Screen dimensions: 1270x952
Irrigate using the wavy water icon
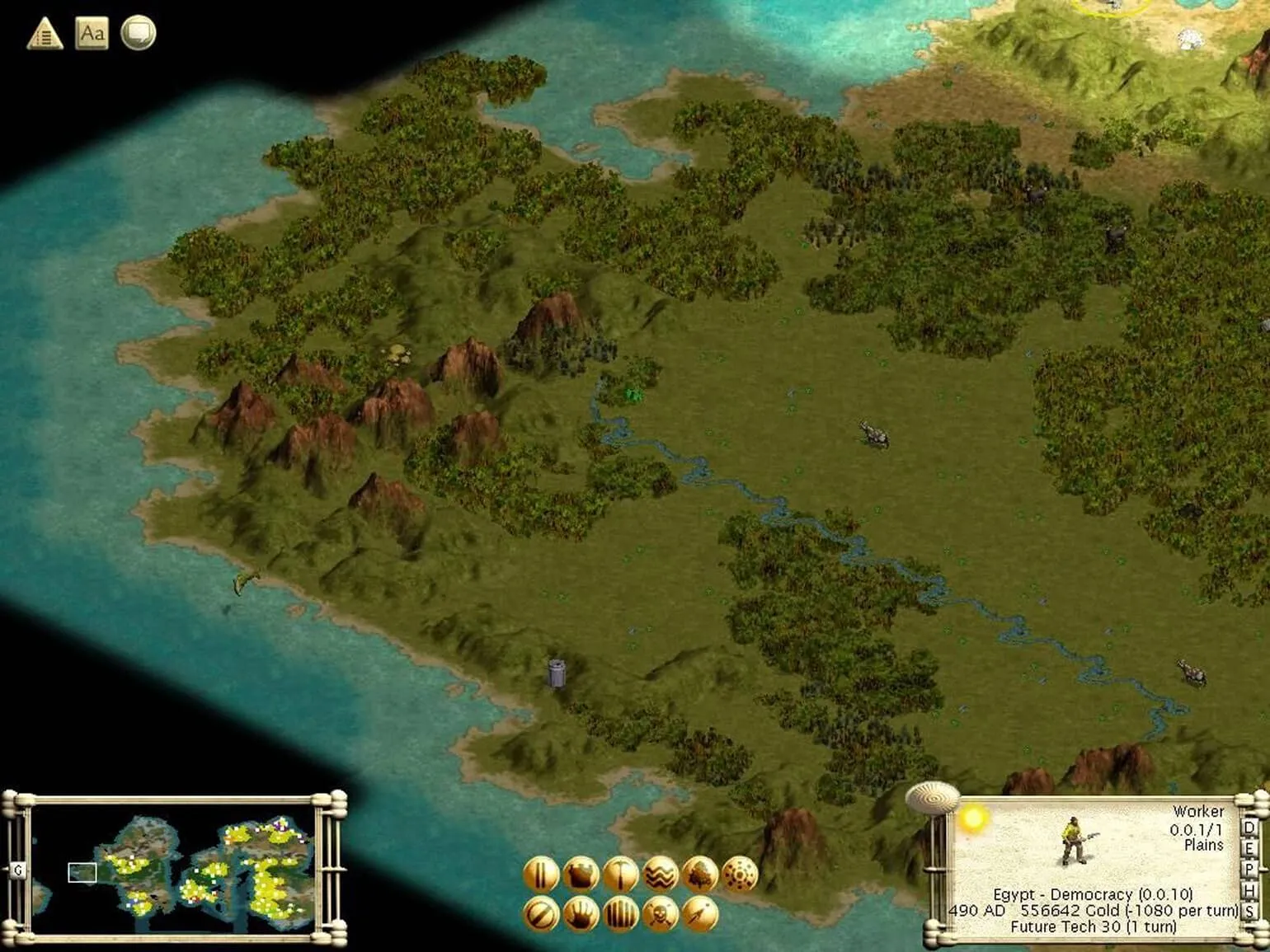tap(661, 875)
